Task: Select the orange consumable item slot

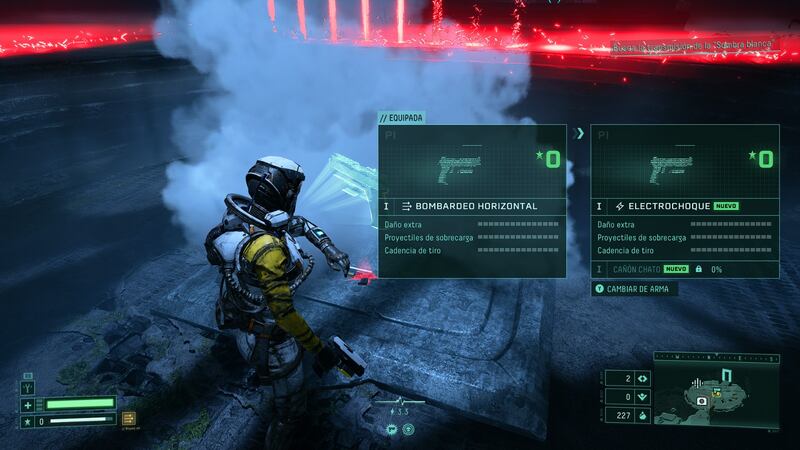Action: tap(129, 419)
